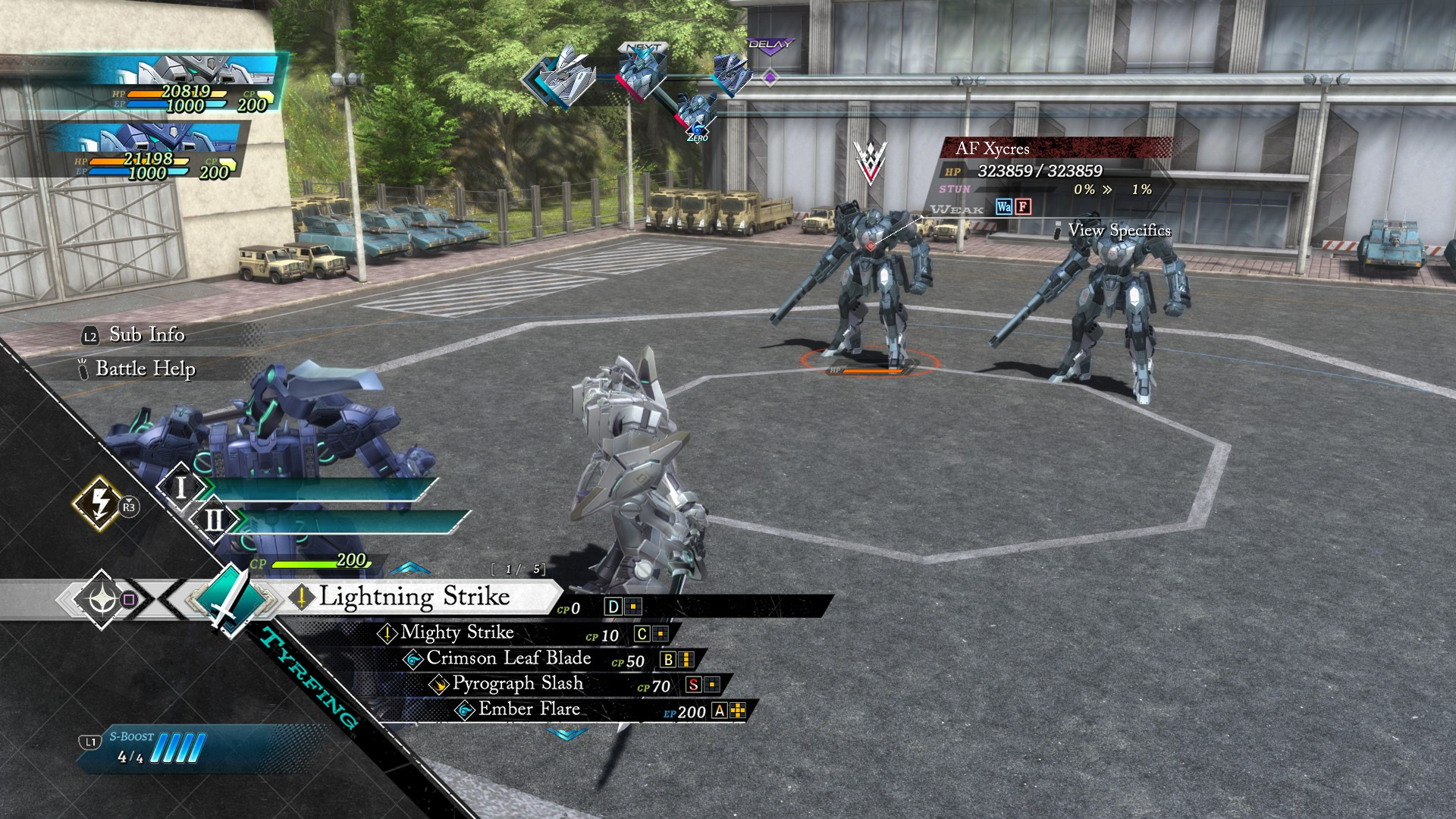This screenshot has width=1456, height=819.
Task: Choose partner slot II bar
Action: click(349, 521)
